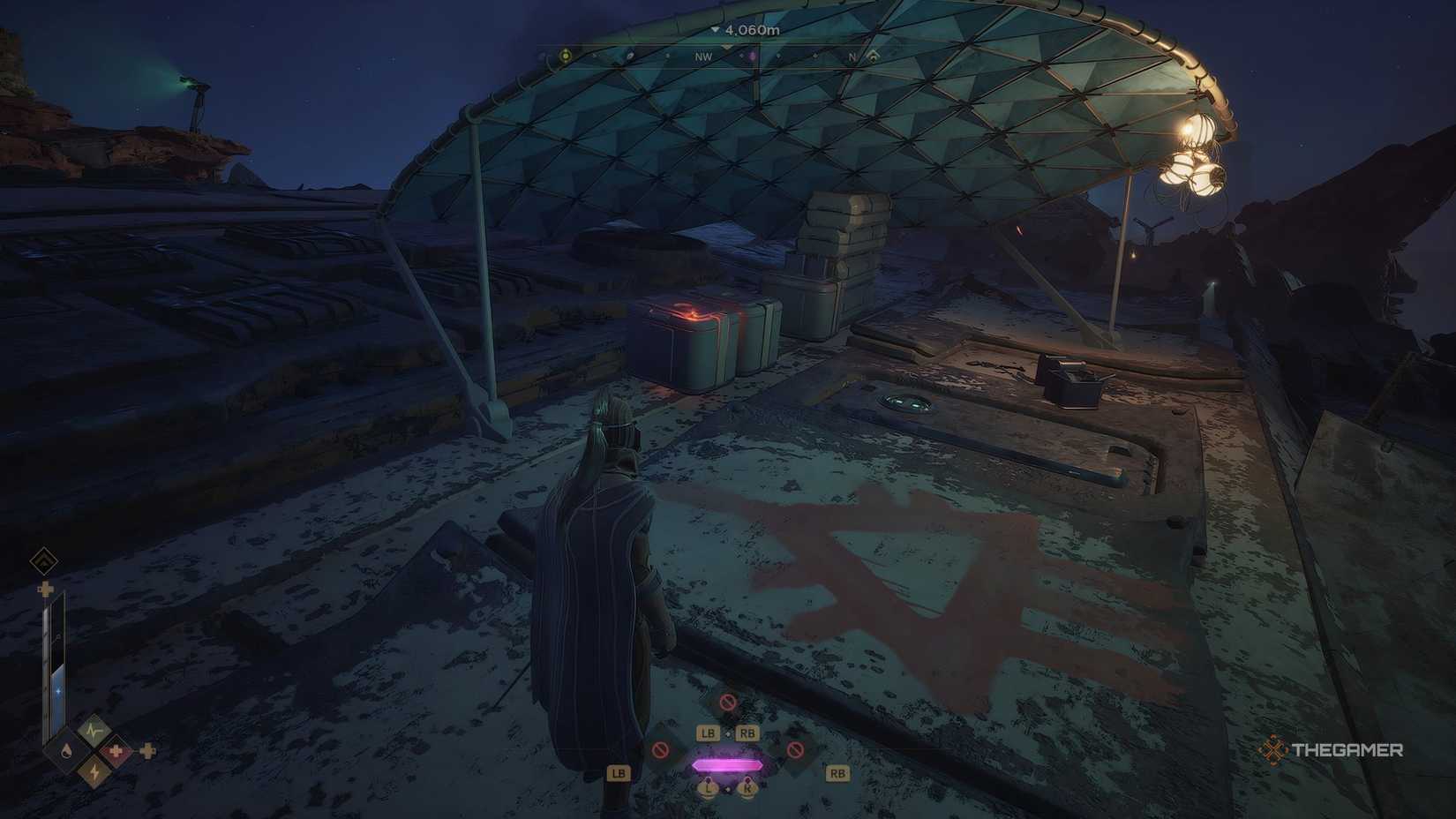Select the NW label on the compass bar
Image resolution: width=1456 pixels, height=819 pixels.
[x=702, y=55]
